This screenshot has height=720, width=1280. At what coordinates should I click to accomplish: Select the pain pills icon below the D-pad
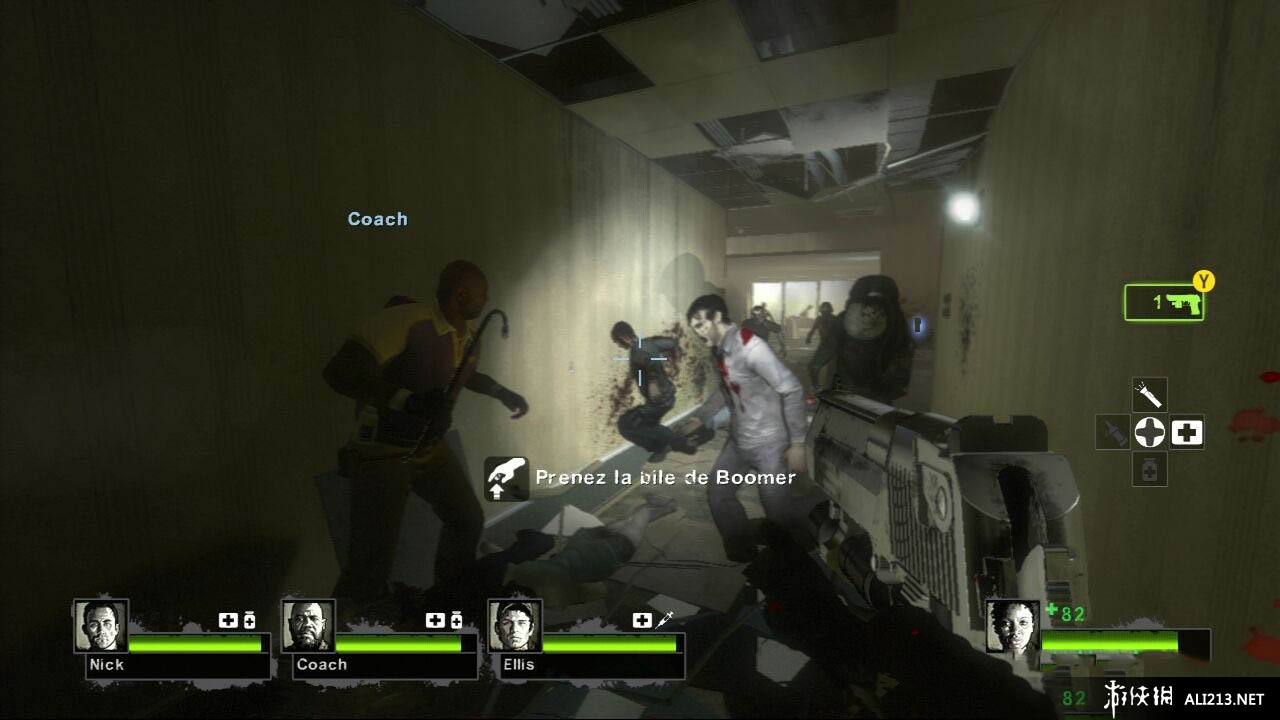pyautogui.click(x=1148, y=468)
